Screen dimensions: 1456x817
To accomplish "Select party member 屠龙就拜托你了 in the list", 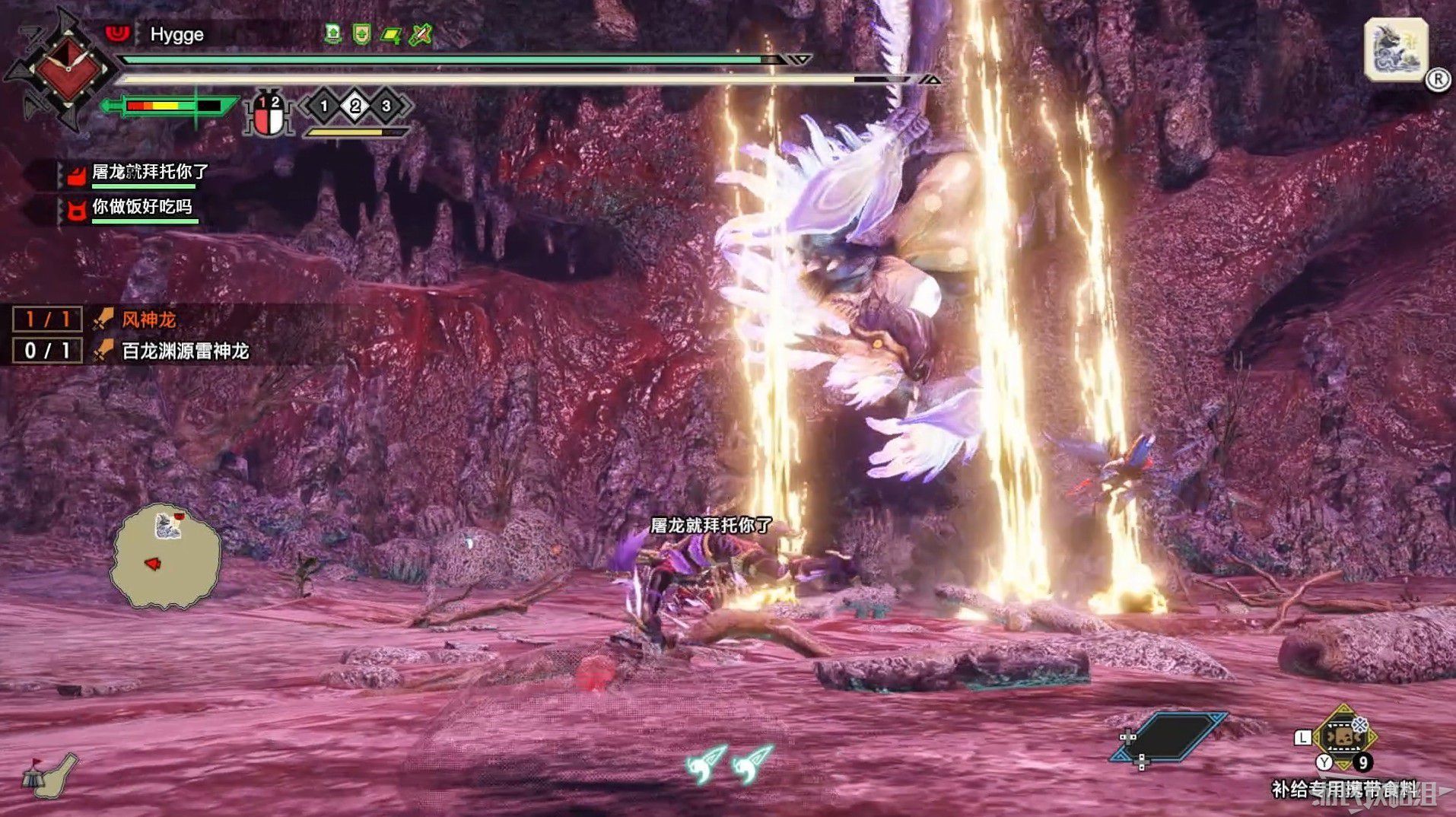I will coord(149,173).
